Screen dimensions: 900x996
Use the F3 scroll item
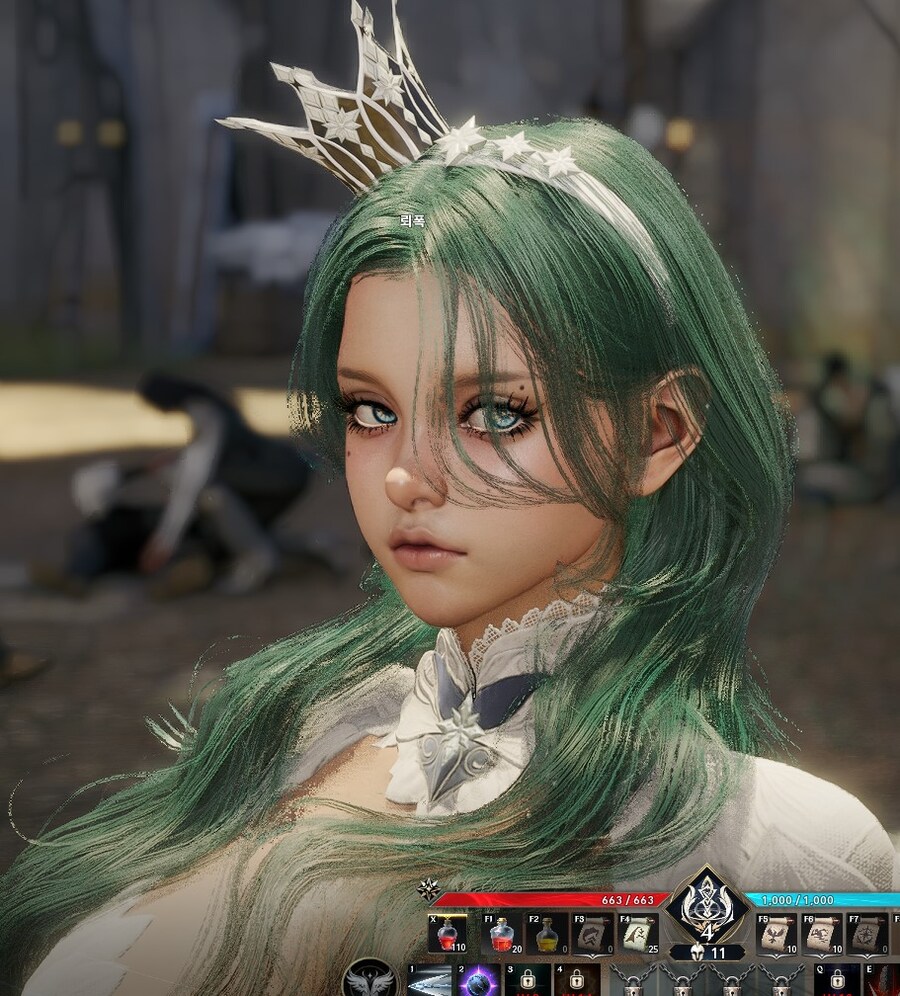pyautogui.click(x=592, y=933)
